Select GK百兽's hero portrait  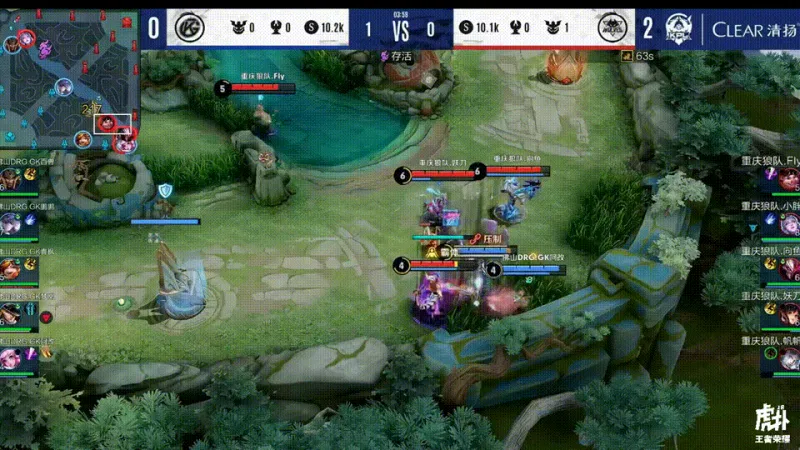[x=10, y=178]
